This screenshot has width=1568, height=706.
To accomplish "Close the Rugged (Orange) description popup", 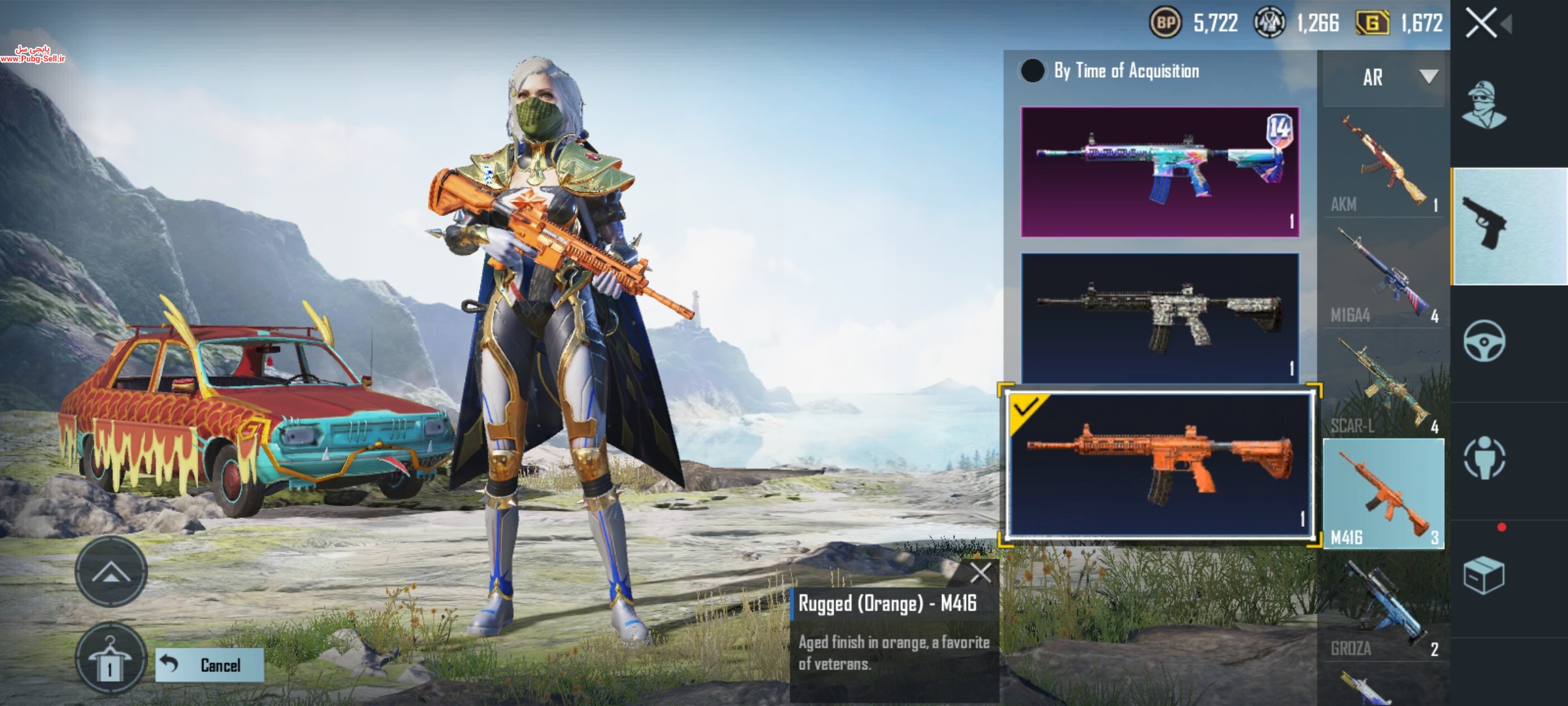I will click(x=981, y=573).
